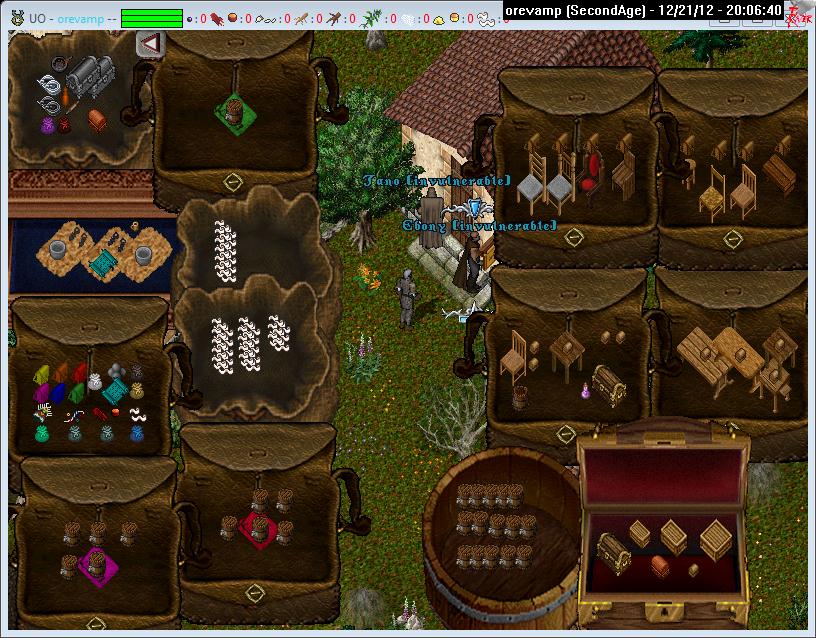Select the keg on the red cloth
This screenshot has width=816, height=638.
[259, 529]
